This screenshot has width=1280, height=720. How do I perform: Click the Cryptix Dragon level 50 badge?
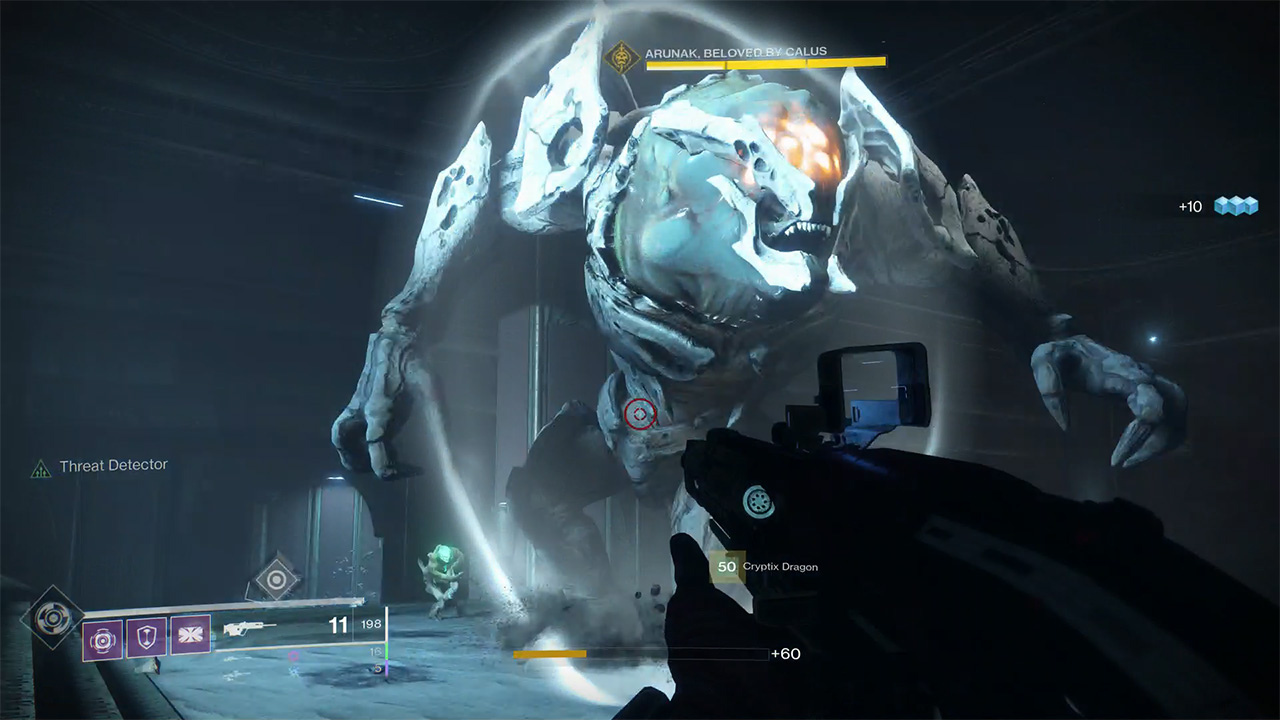(727, 567)
